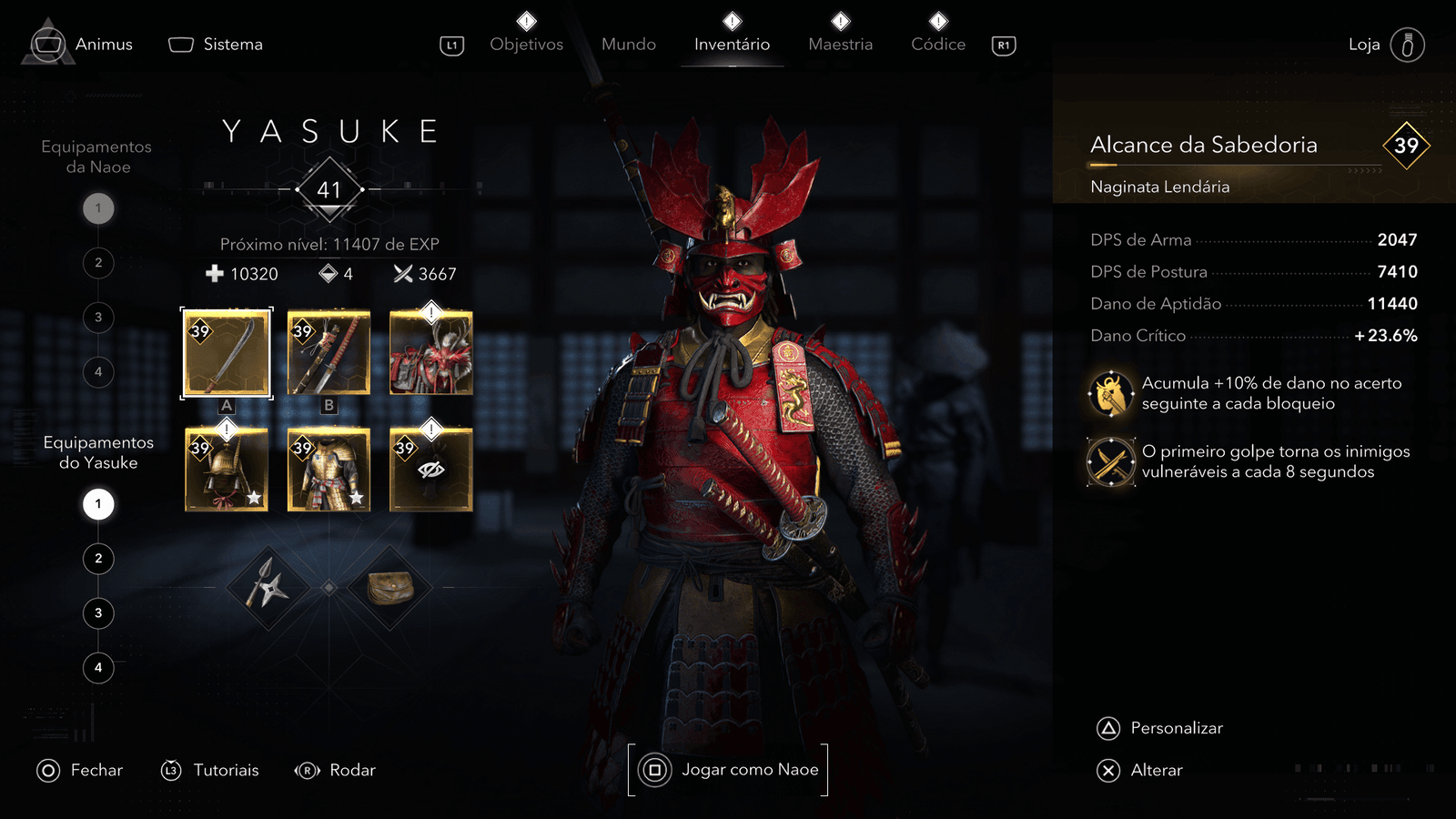Choose Yasuke loadout number 4
Viewport: 1456px width, 819px height.
[98, 668]
